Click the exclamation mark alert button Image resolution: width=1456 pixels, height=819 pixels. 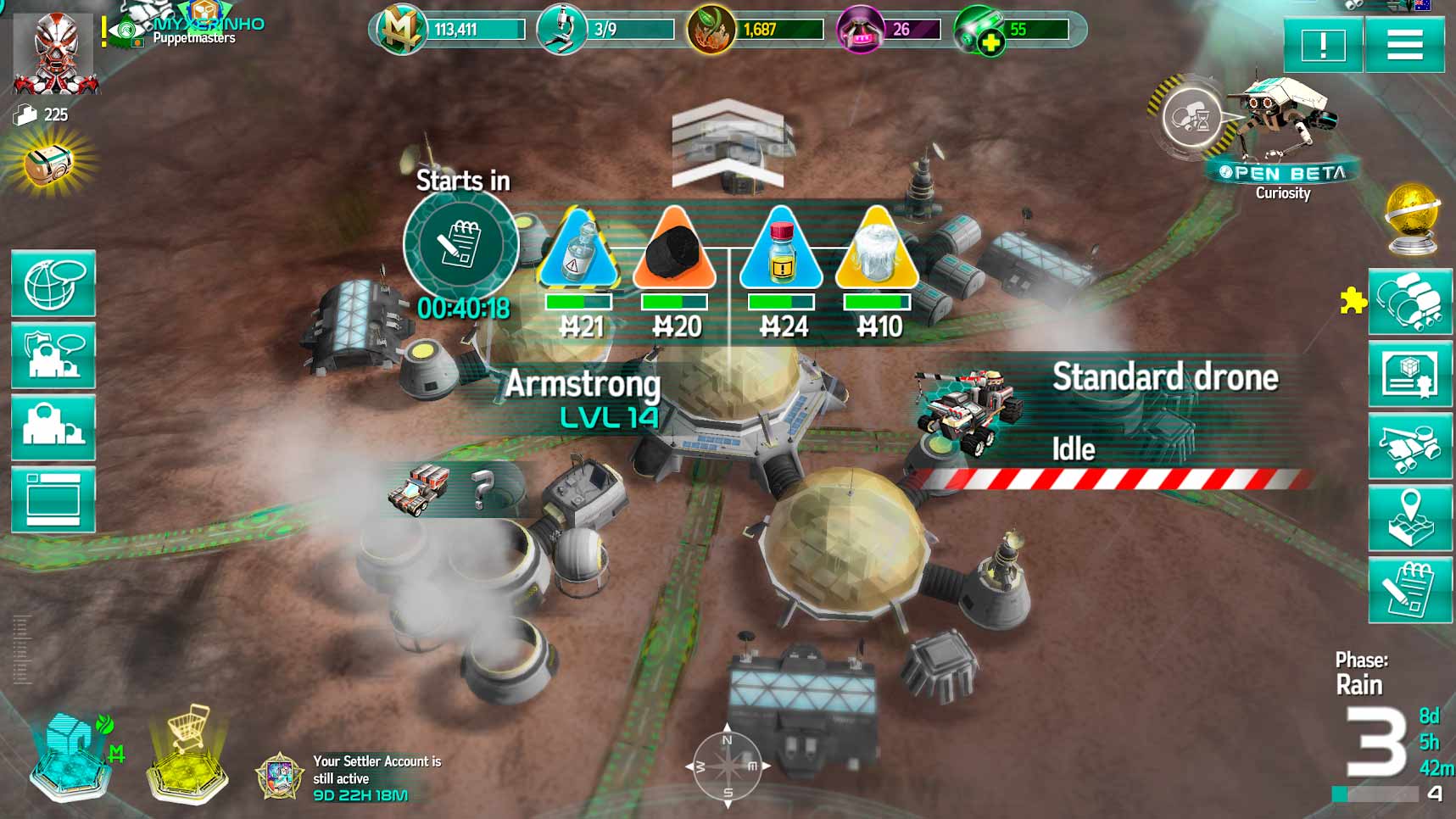point(1322,45)
